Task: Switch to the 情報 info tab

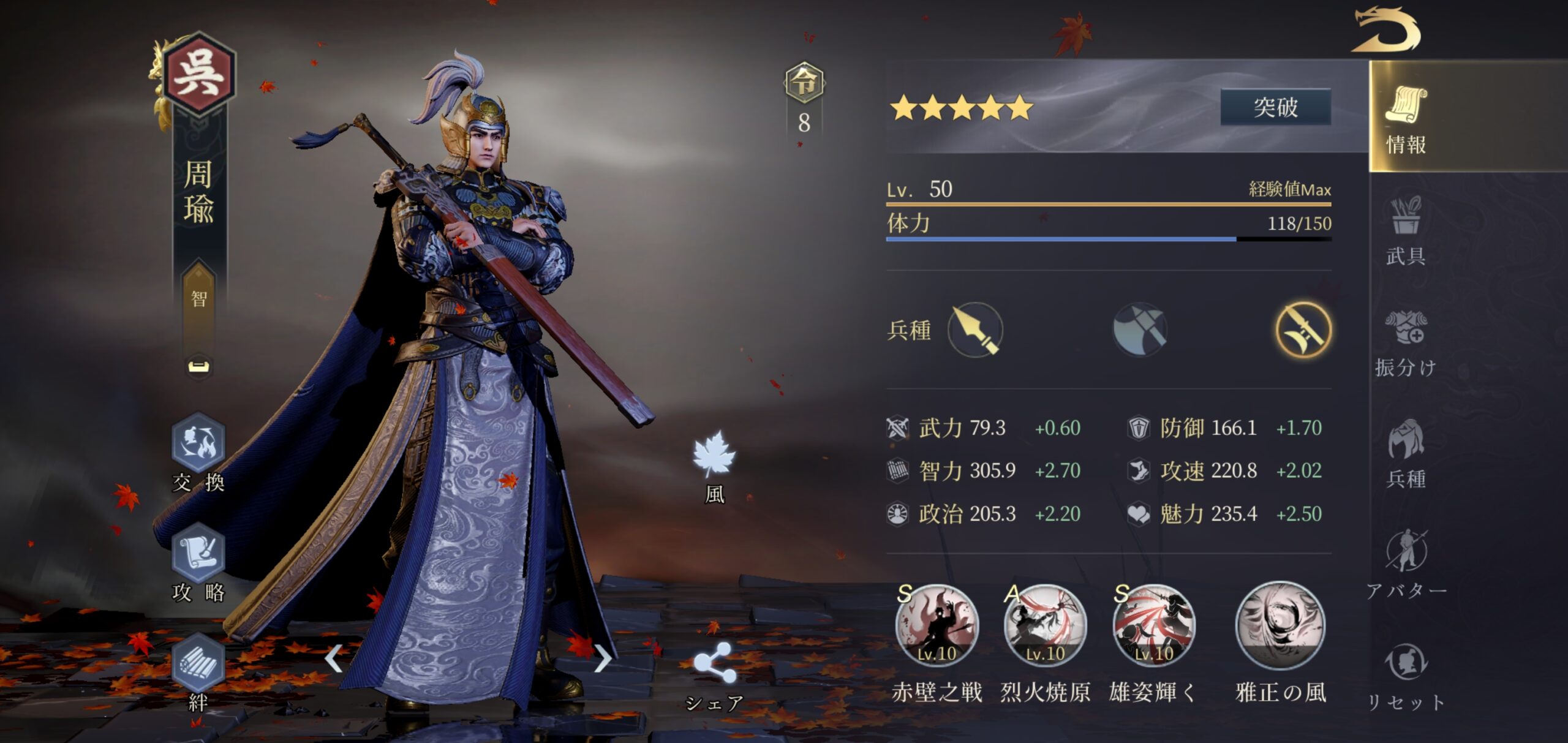Action: [1406, 119]
